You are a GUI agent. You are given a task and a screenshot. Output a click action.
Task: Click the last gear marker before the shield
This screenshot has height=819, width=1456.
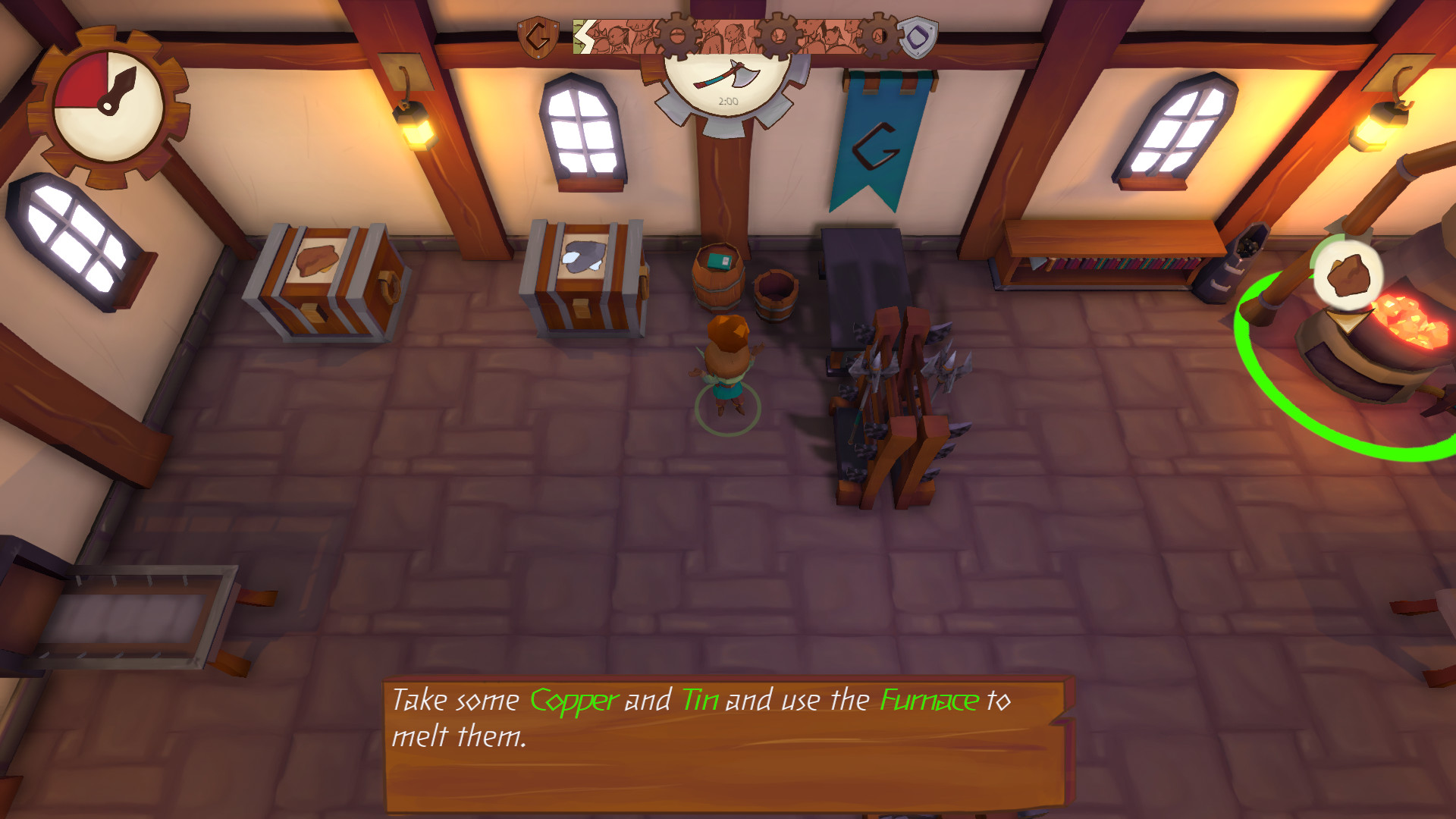(x=880, y=34)
